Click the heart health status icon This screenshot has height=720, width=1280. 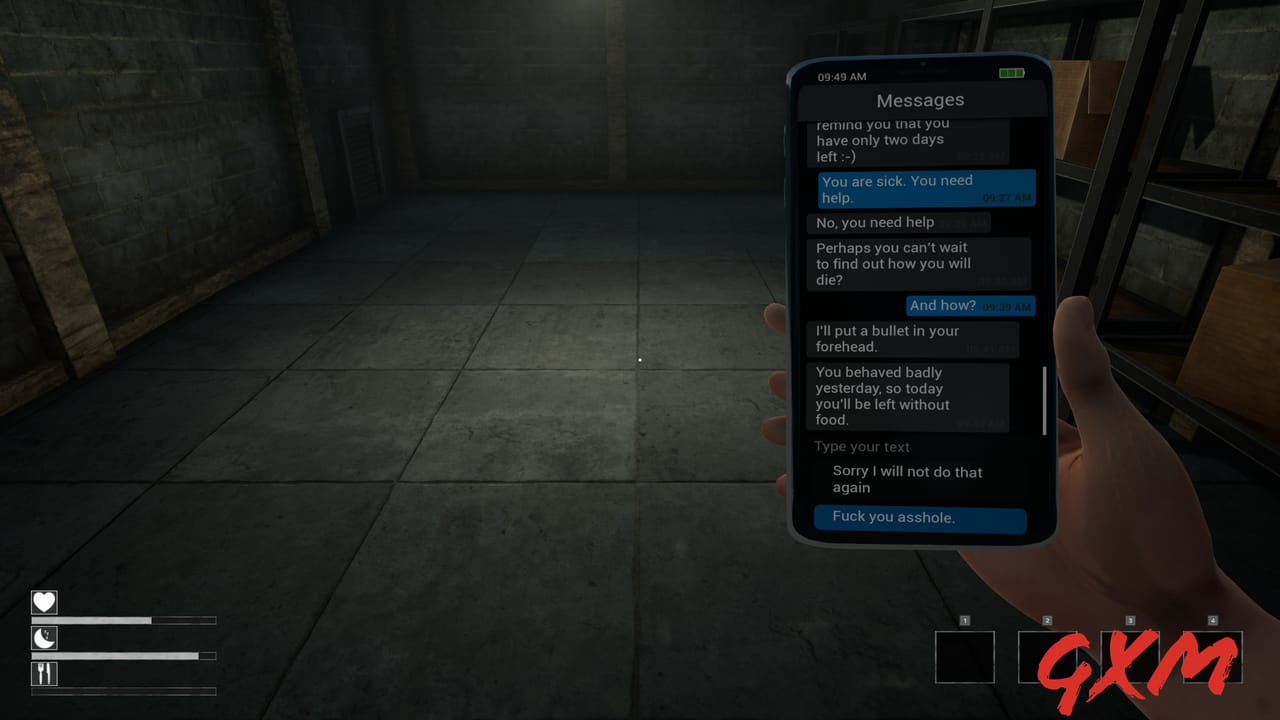45,602
